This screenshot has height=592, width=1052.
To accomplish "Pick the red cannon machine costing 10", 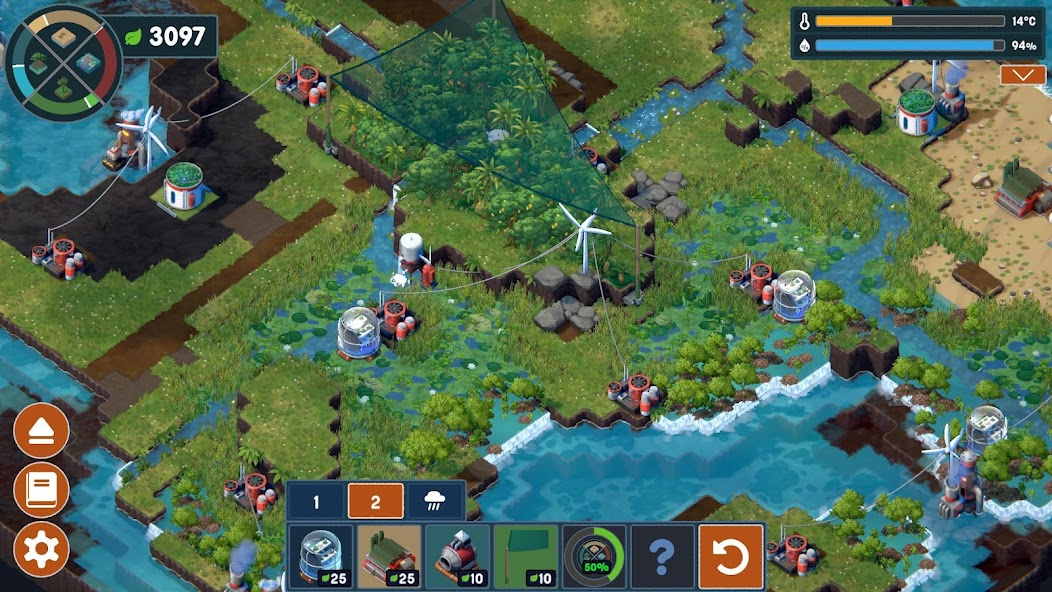I will 457,557.
